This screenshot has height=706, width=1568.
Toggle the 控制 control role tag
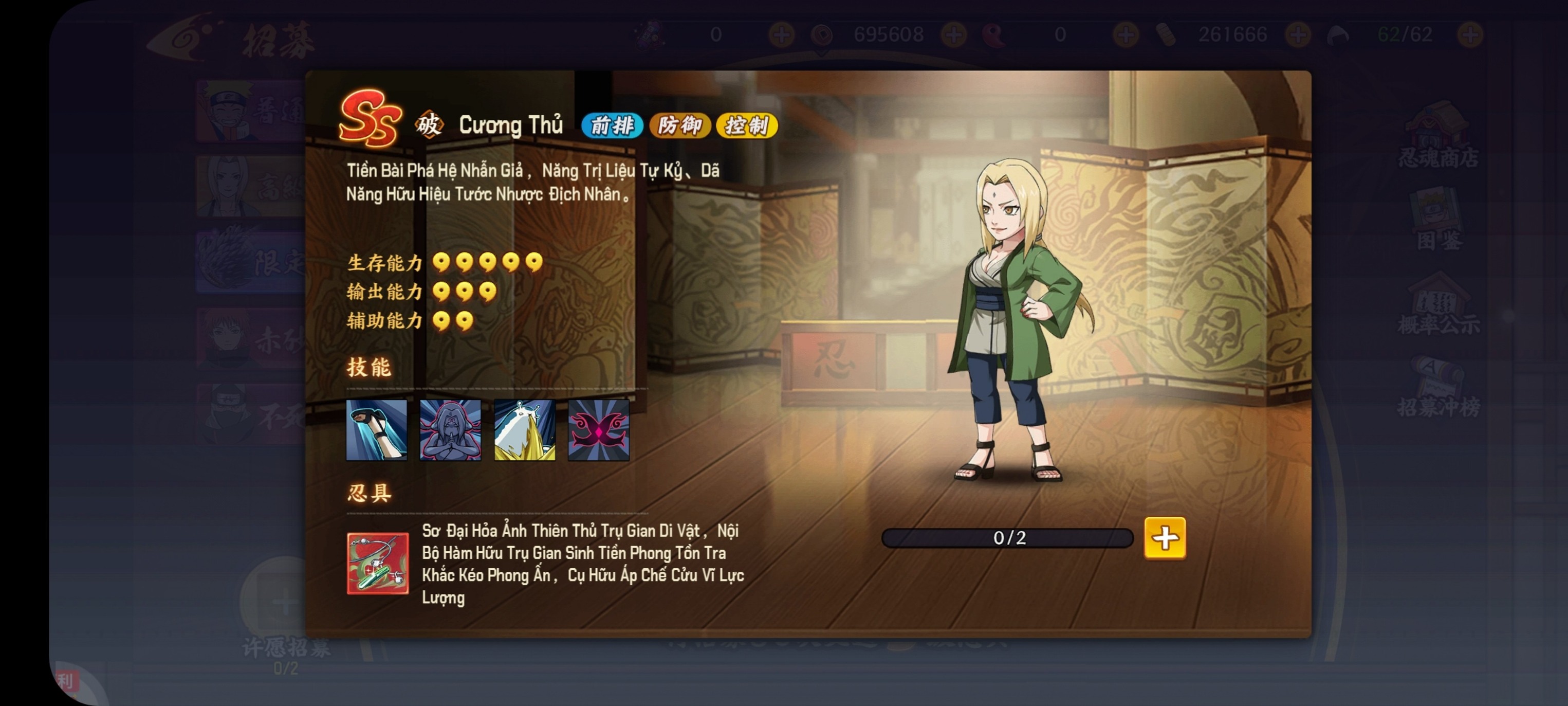(x=747, y=125)
